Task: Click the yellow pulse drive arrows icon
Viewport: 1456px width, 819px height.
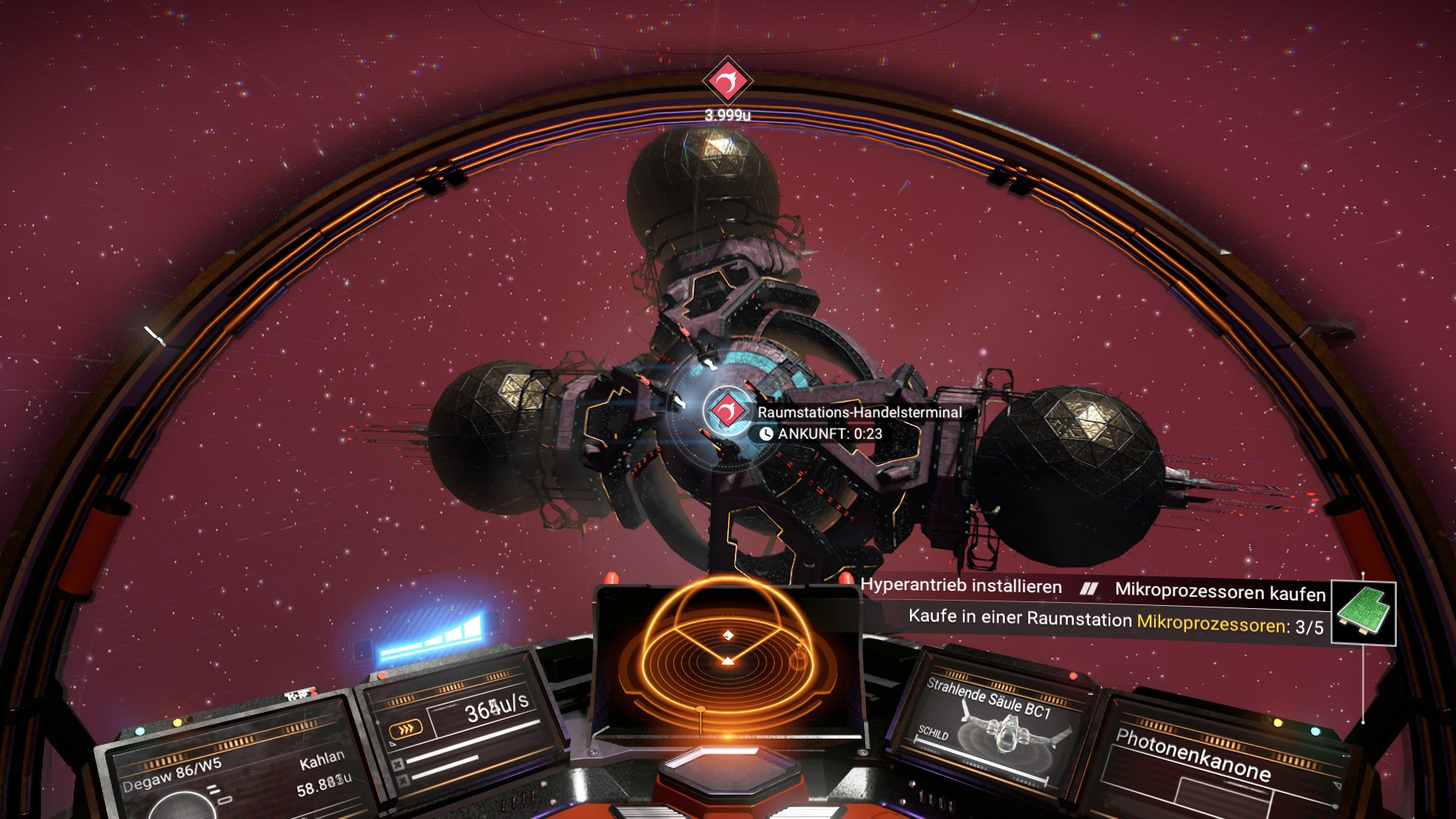Action: pos(405,730)
